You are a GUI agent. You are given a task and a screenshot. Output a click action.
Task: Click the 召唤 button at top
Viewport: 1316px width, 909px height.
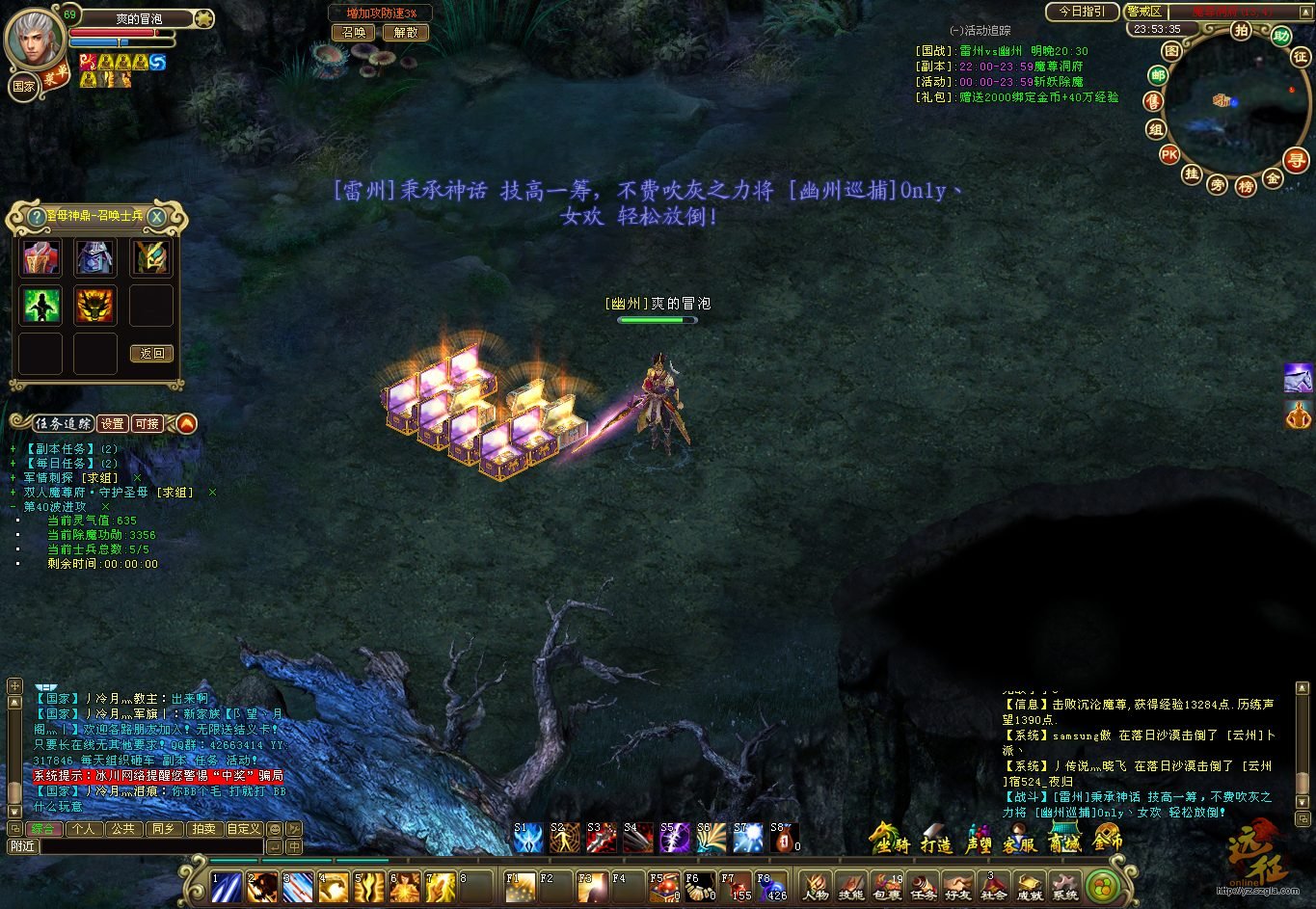coord(354,32)
